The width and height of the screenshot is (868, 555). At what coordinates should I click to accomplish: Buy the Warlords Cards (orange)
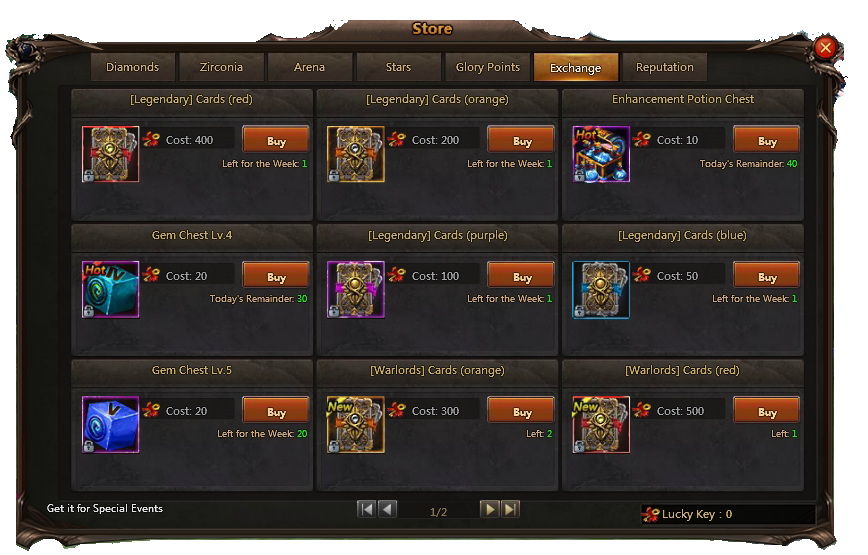[521, 411]
